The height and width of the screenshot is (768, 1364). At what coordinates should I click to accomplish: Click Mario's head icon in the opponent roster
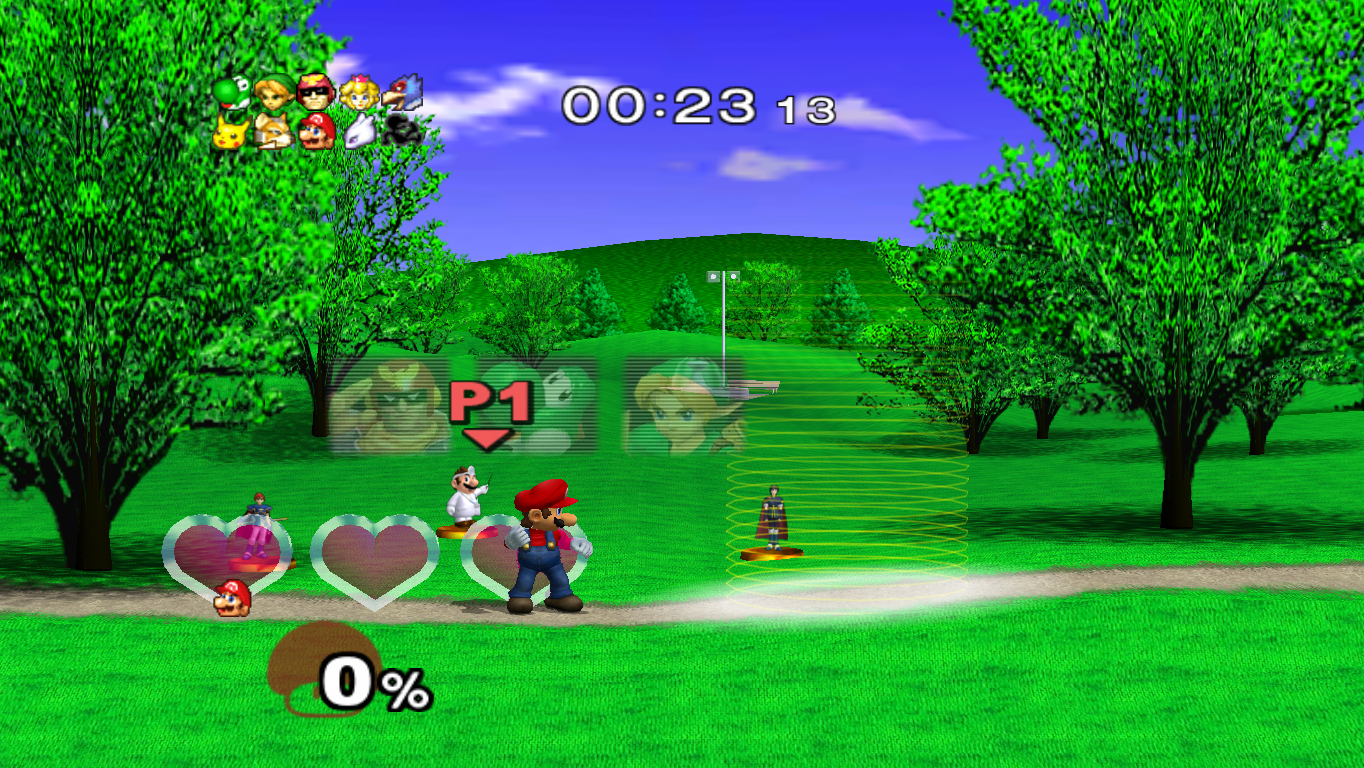point(316,131)
